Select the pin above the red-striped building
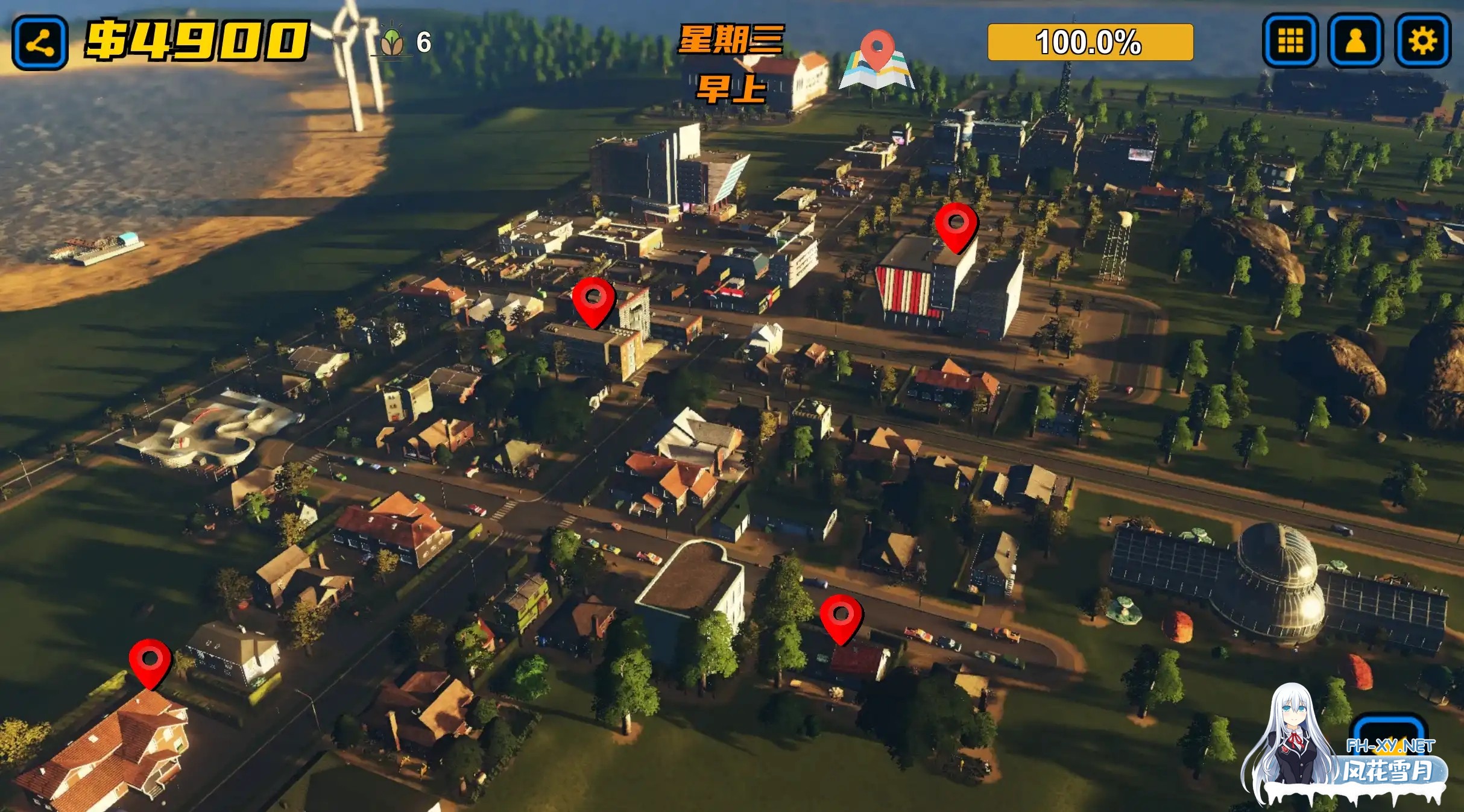Screen dimensions: 1464x812 click(956, 225)
